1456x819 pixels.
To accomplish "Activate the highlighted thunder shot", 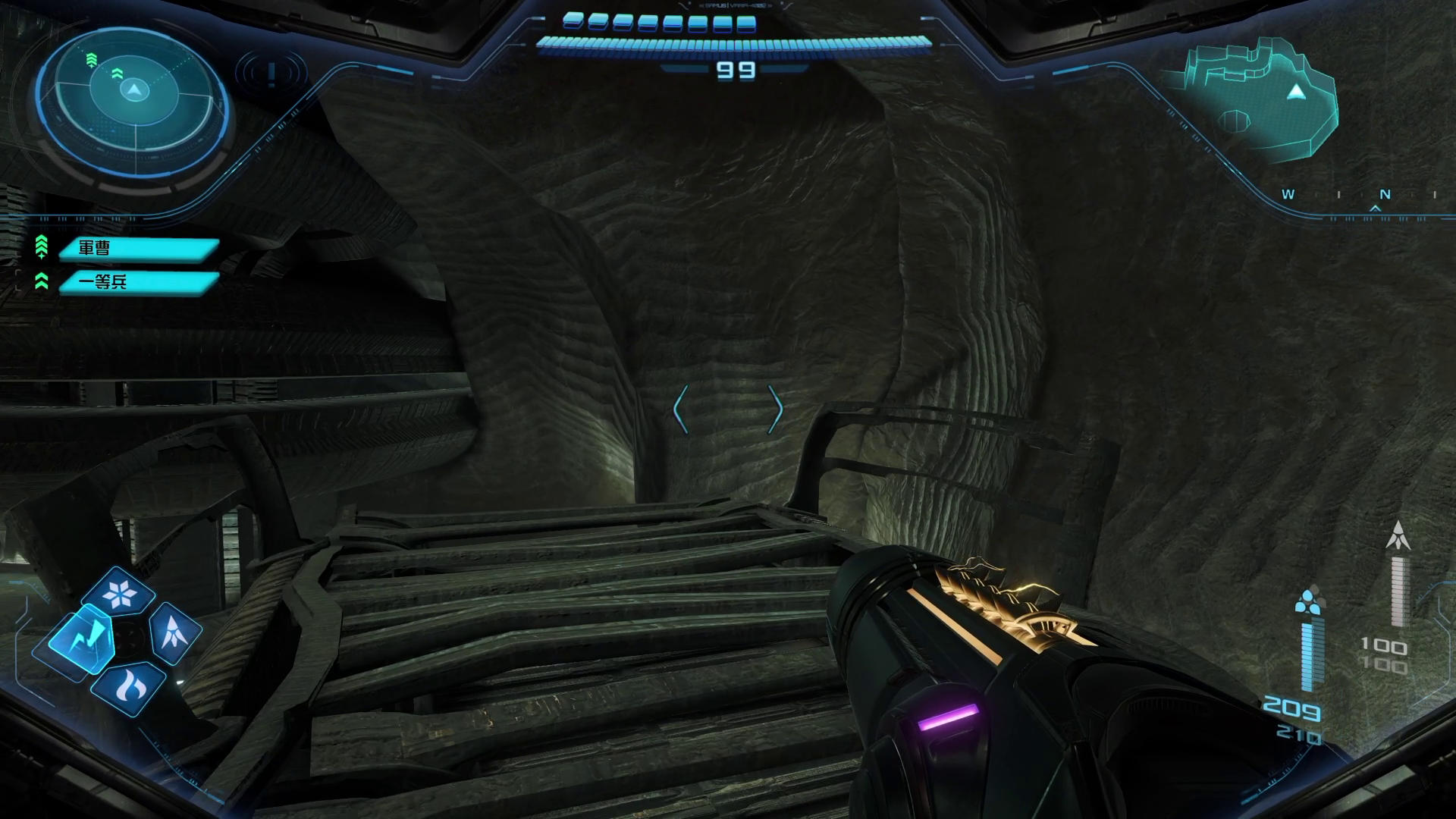I will tap(80, 638).
